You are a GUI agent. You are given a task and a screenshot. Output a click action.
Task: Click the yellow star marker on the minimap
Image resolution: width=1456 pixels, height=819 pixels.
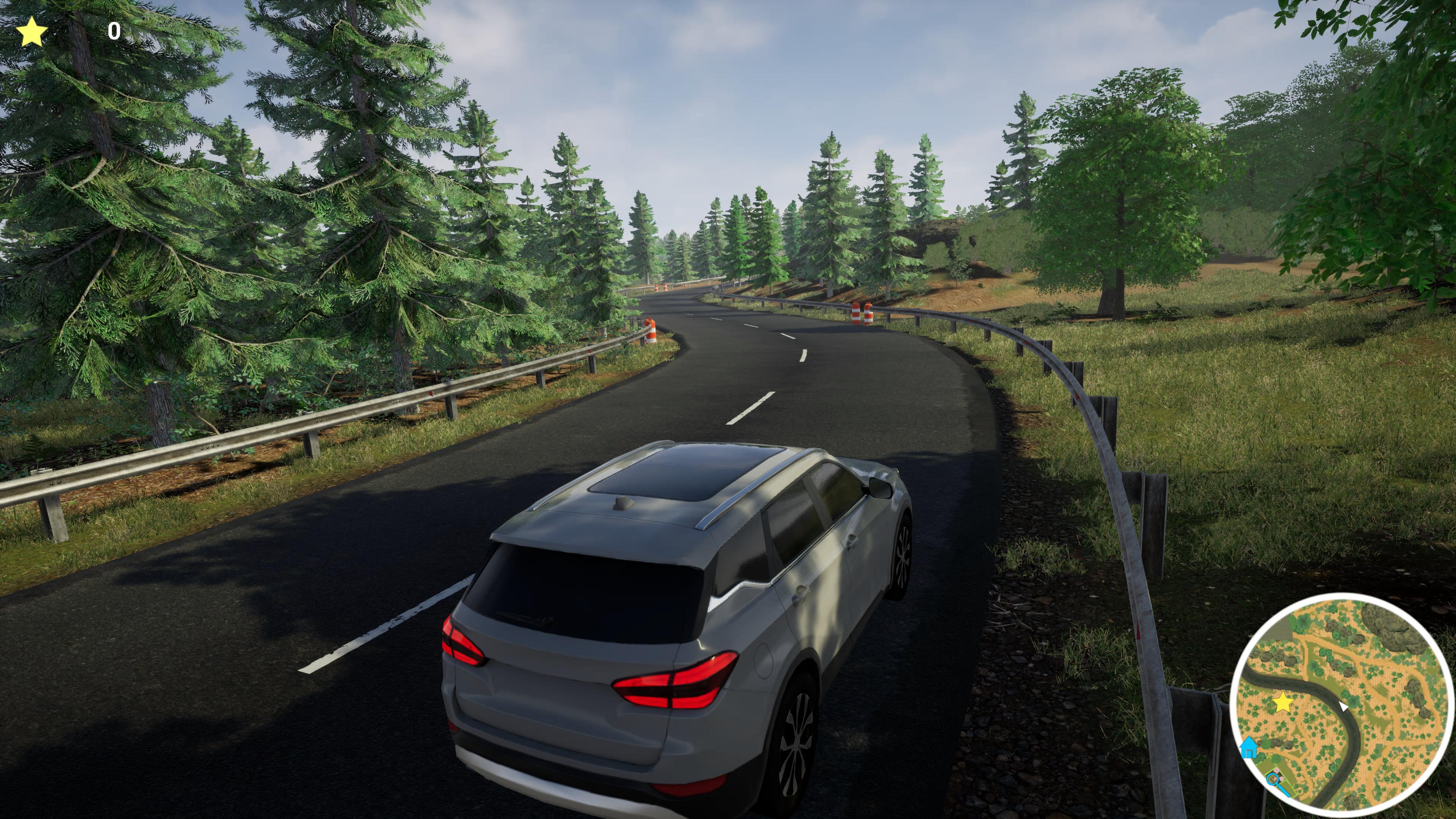(1283, 703)
